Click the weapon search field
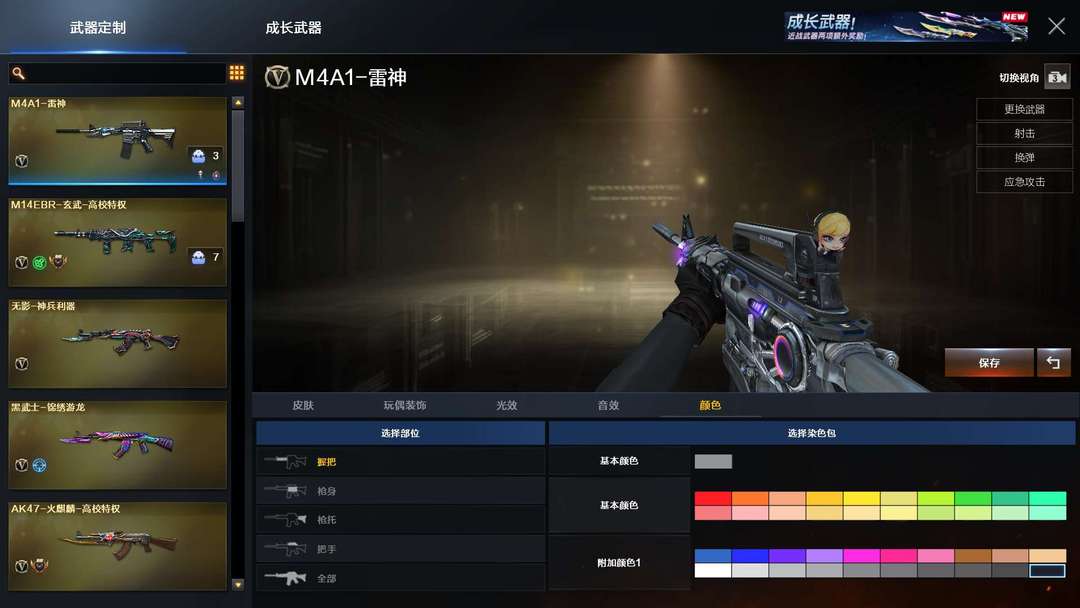 118,73
